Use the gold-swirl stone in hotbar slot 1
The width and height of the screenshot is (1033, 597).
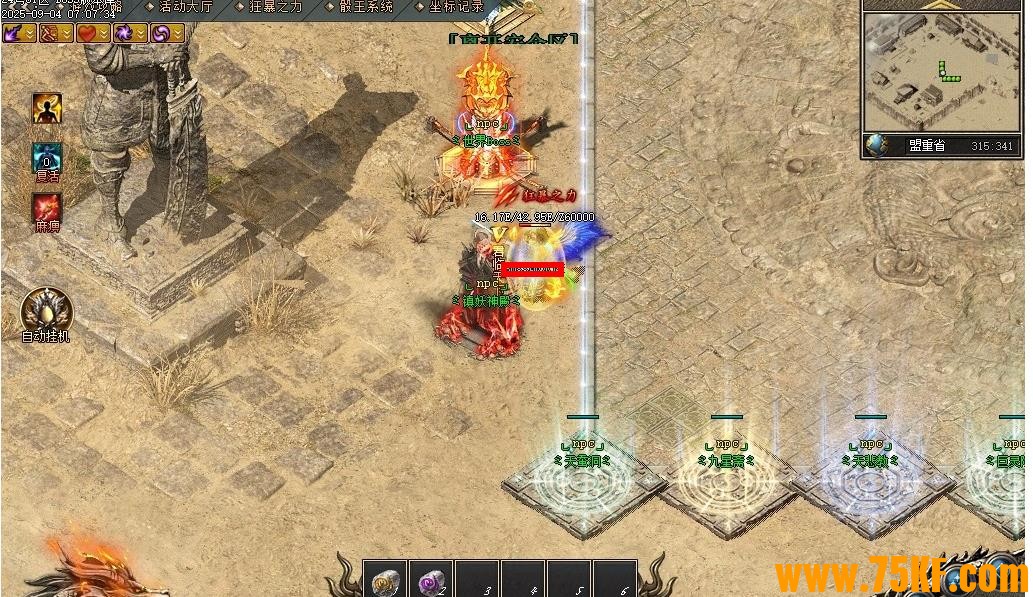[x=385, y=580]
